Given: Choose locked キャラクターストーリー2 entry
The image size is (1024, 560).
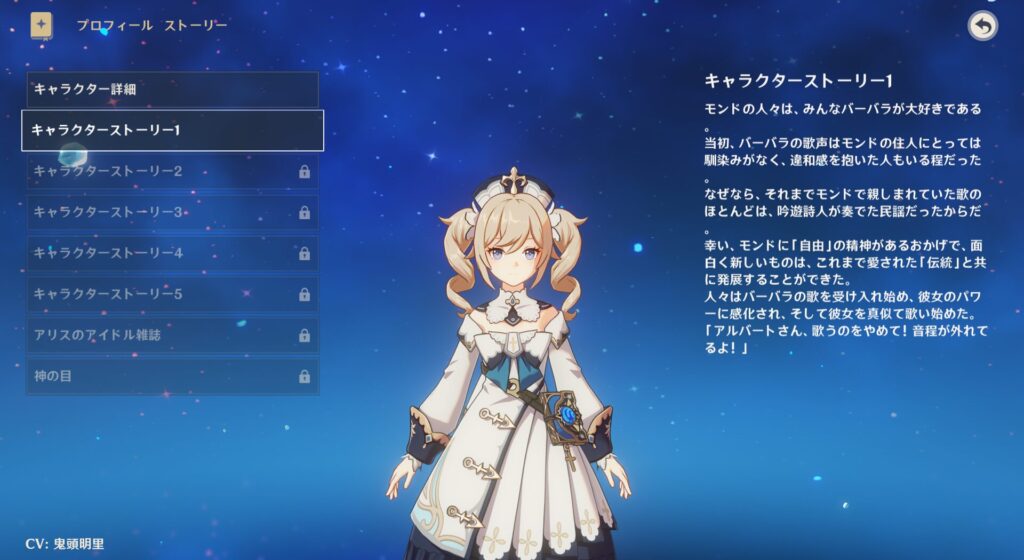Looking at the screenshot, I should [172, 171].
